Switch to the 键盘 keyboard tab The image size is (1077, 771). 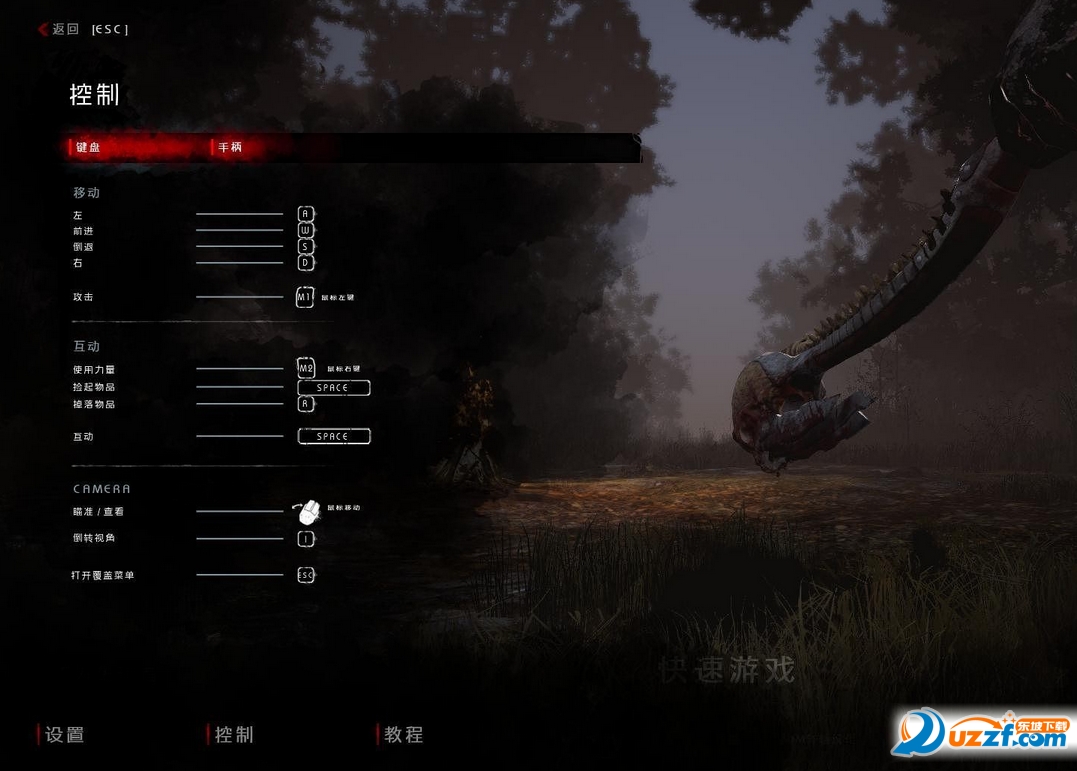pos(89,148)
